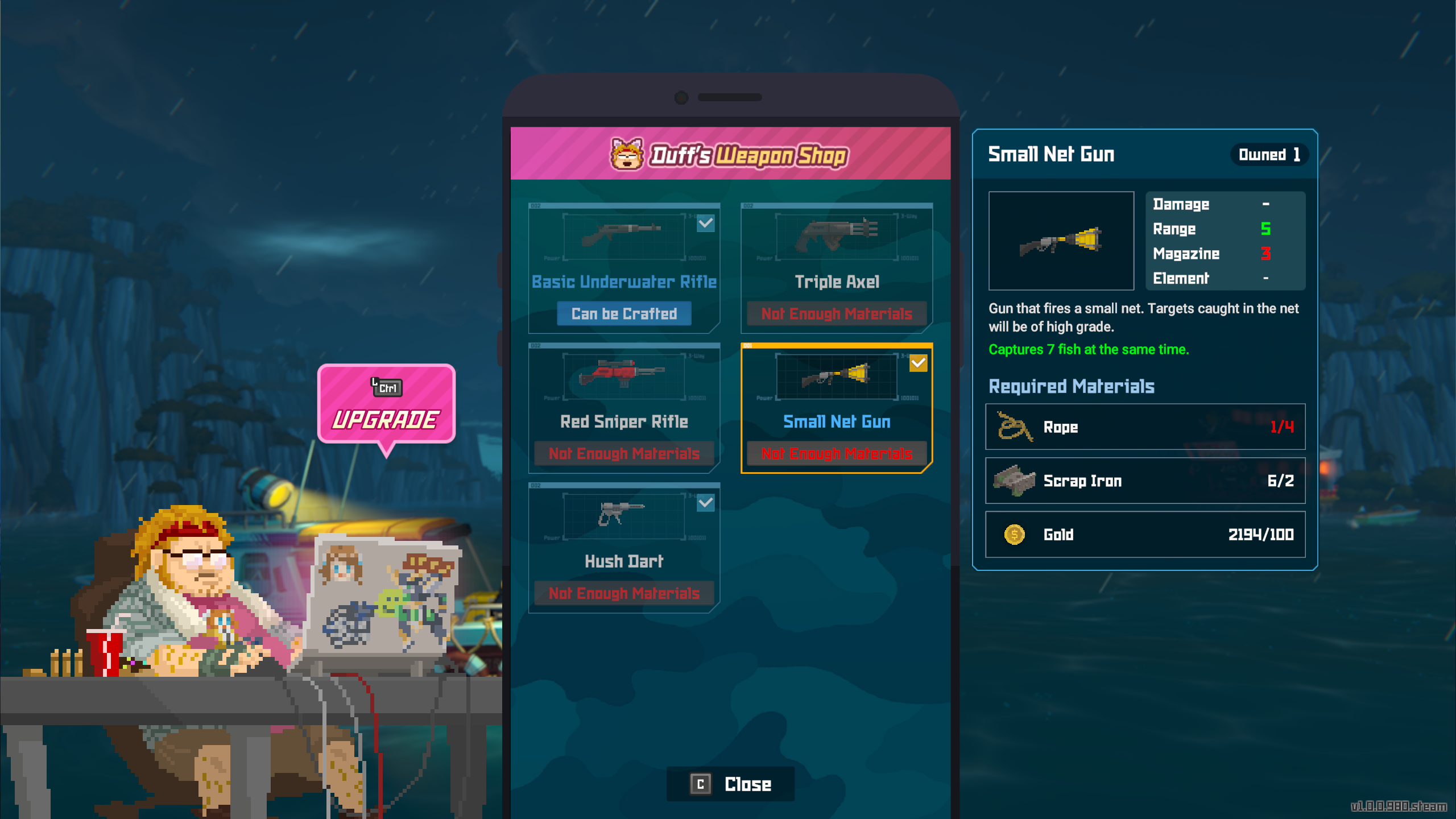Click the Captures 7 fish description text

(x=1089, y=349)
